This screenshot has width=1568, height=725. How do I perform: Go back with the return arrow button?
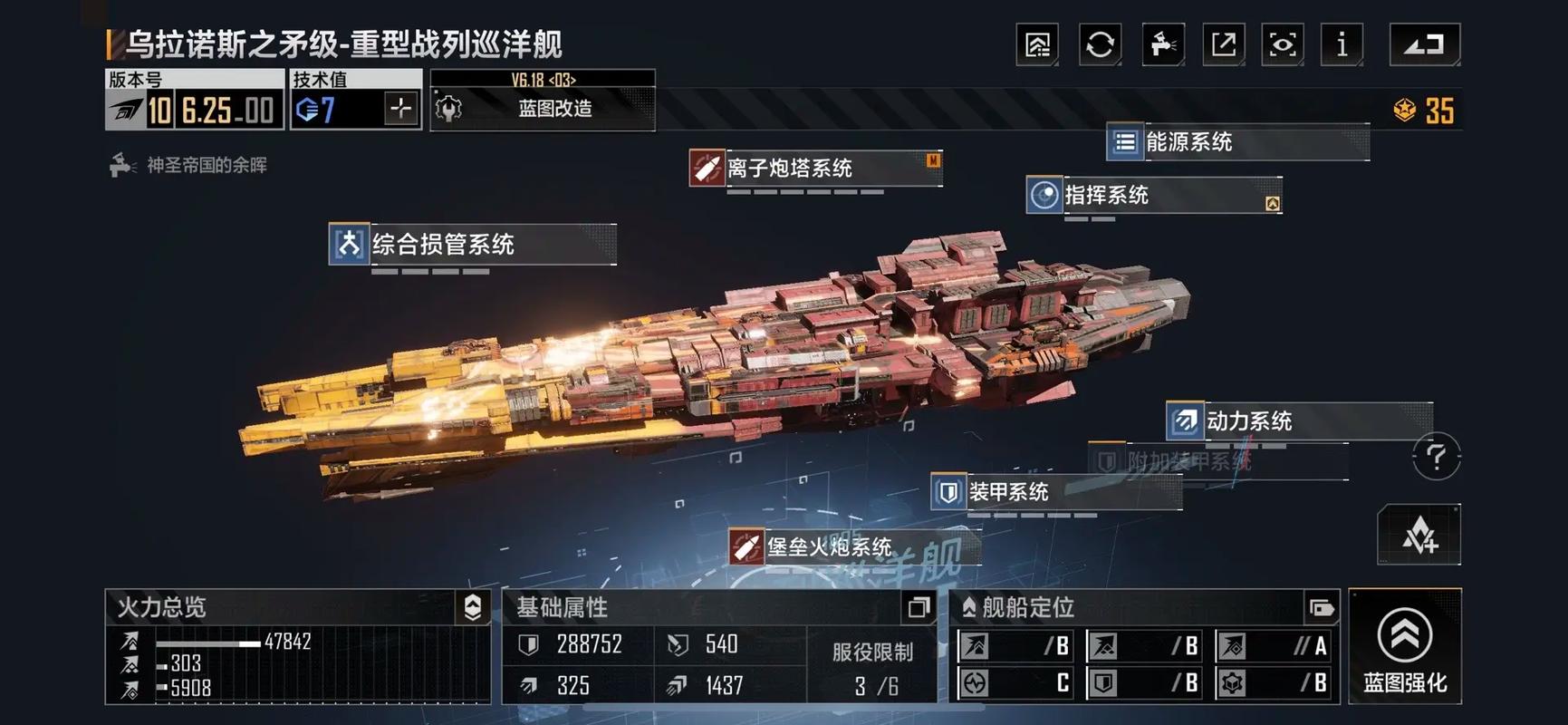[1424, 44]
